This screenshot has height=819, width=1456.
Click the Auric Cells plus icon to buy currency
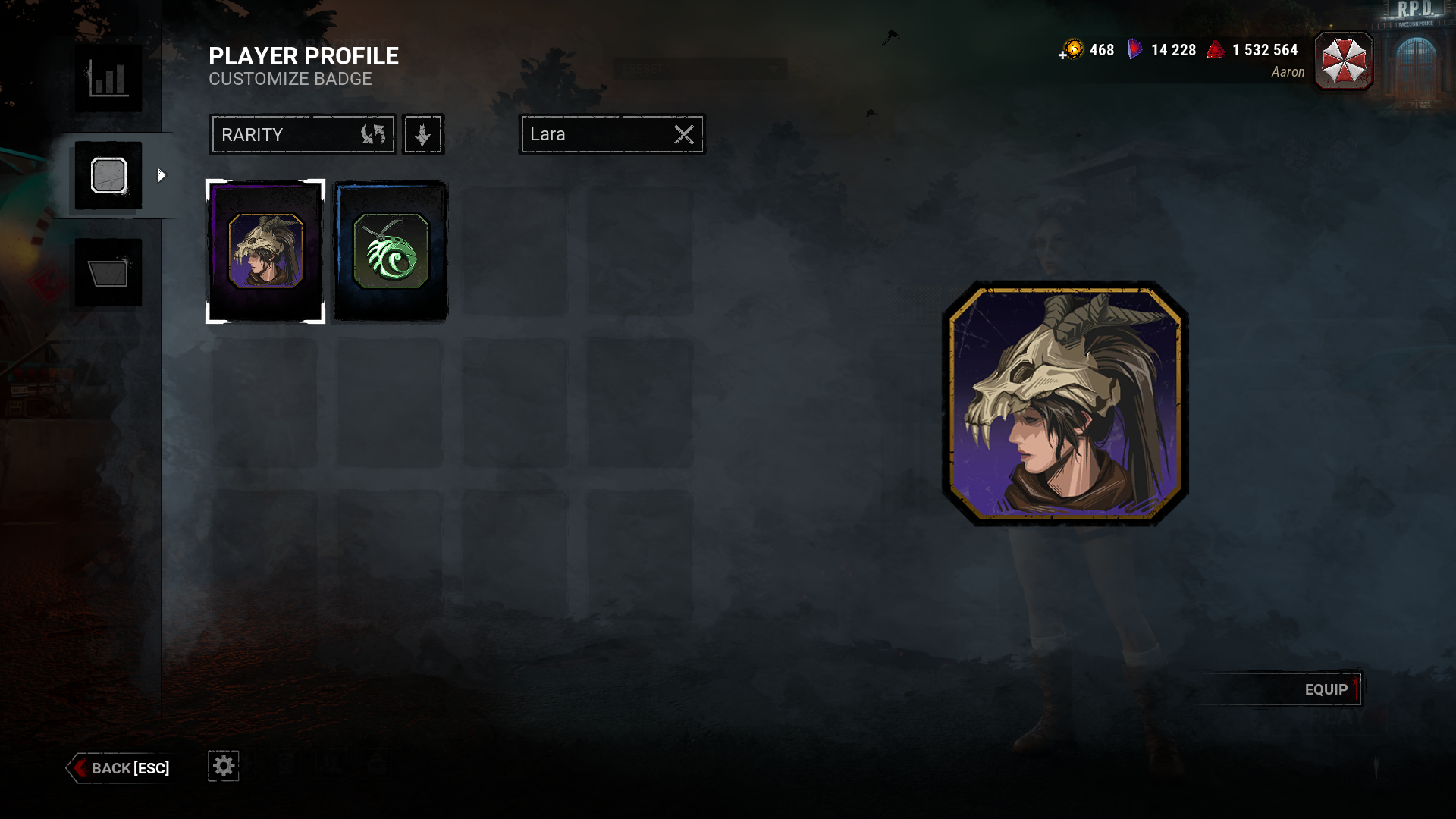click(x=1062, y=53)
